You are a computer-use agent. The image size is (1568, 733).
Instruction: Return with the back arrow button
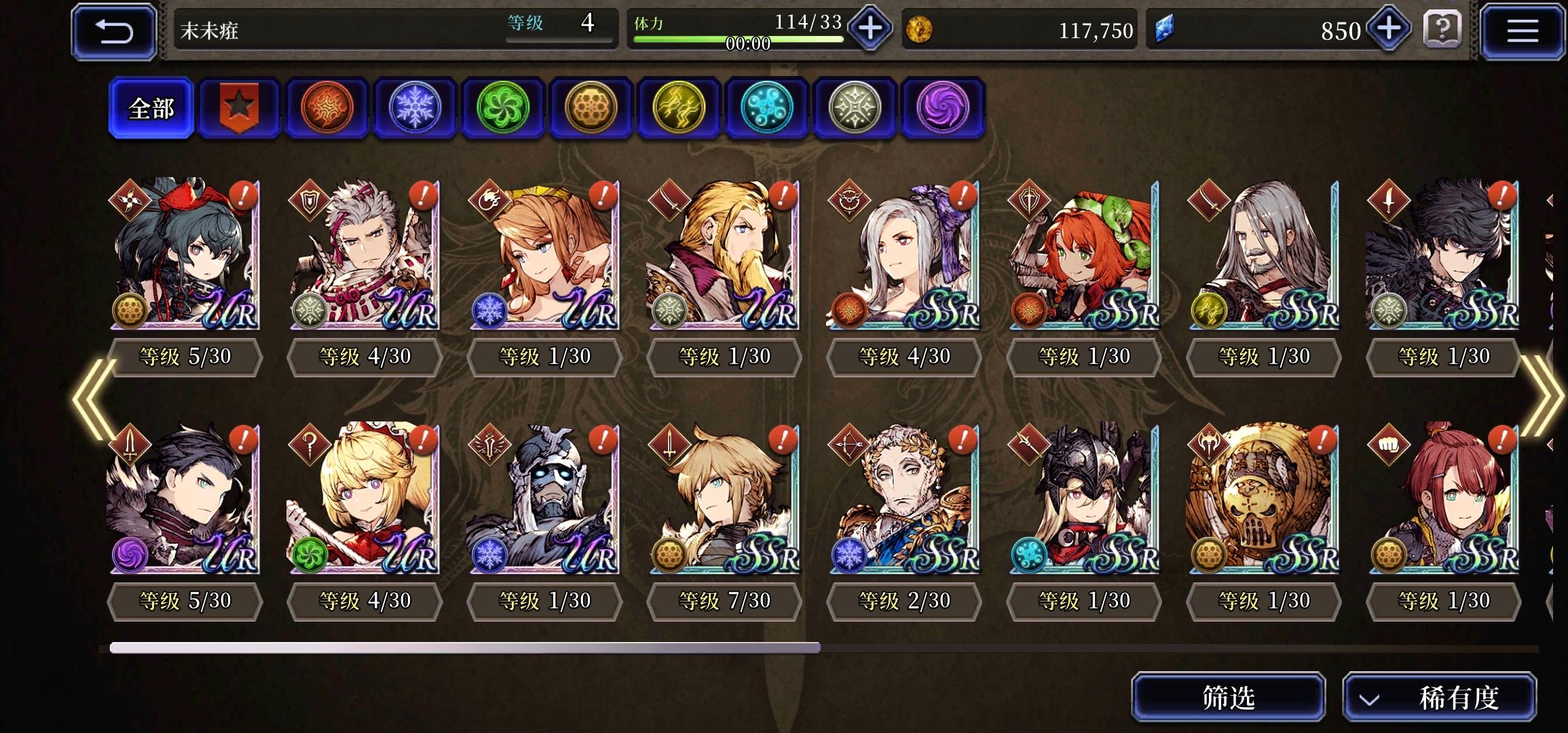click(x=114, y=31)
